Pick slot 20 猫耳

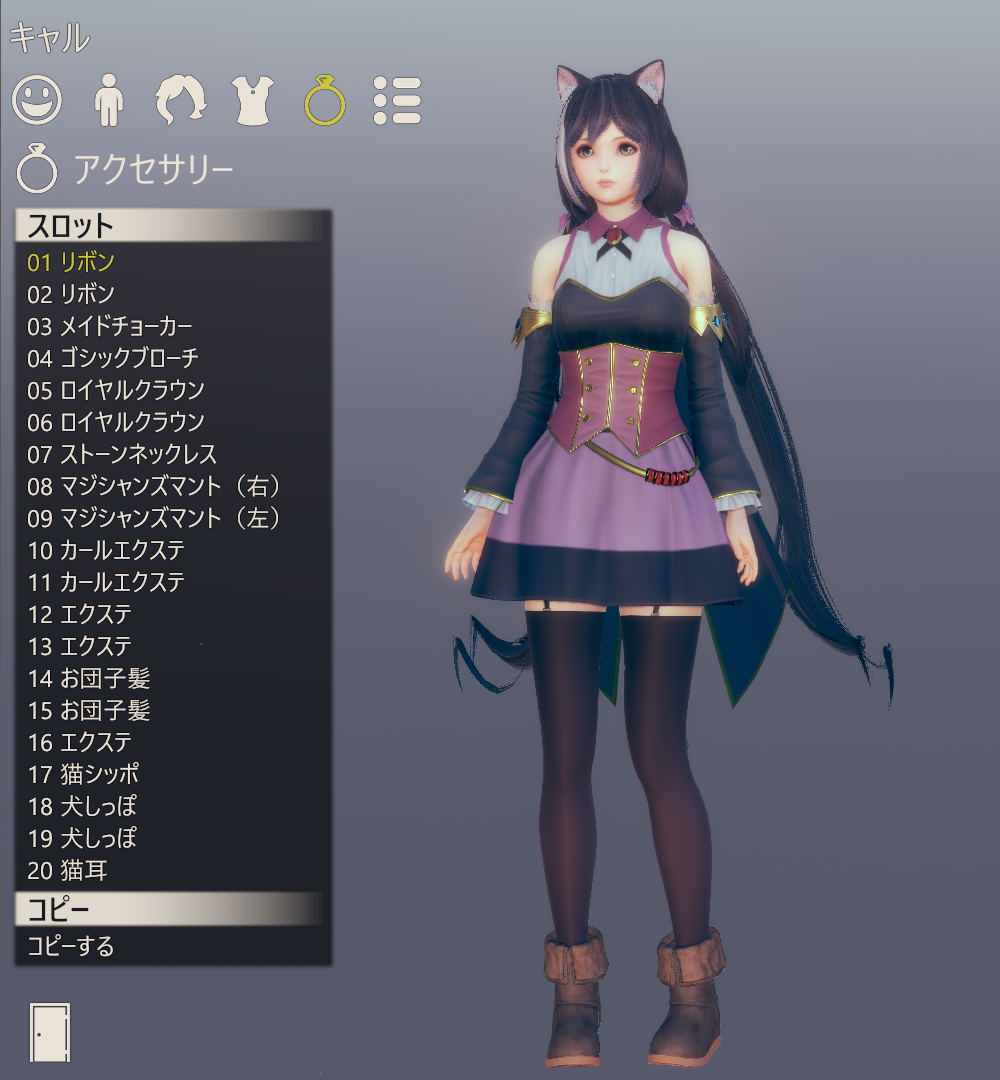(x=68, y=871)
